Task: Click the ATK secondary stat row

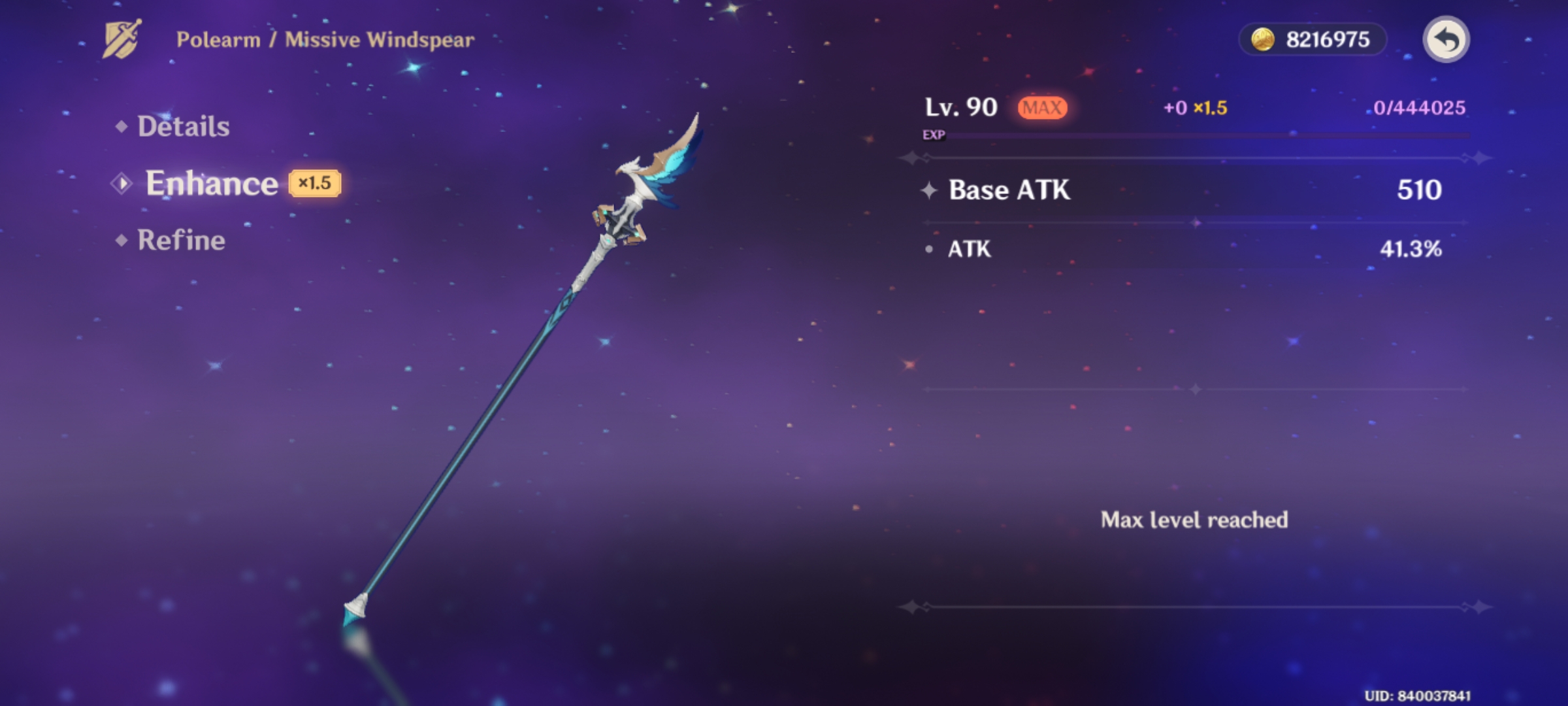Action: [x=1176, y=249]
